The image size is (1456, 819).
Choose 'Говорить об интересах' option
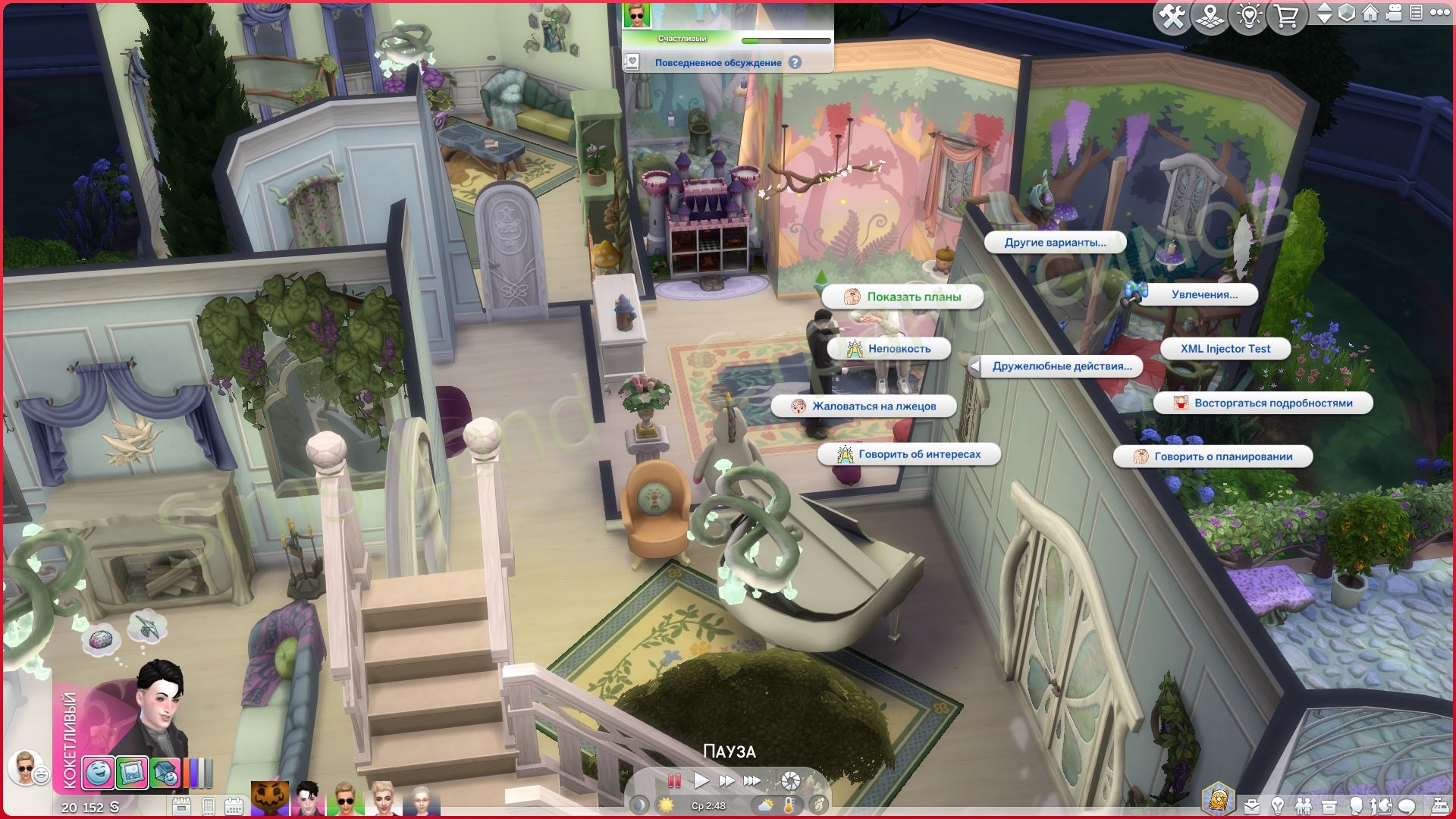(x=909, y=454)
